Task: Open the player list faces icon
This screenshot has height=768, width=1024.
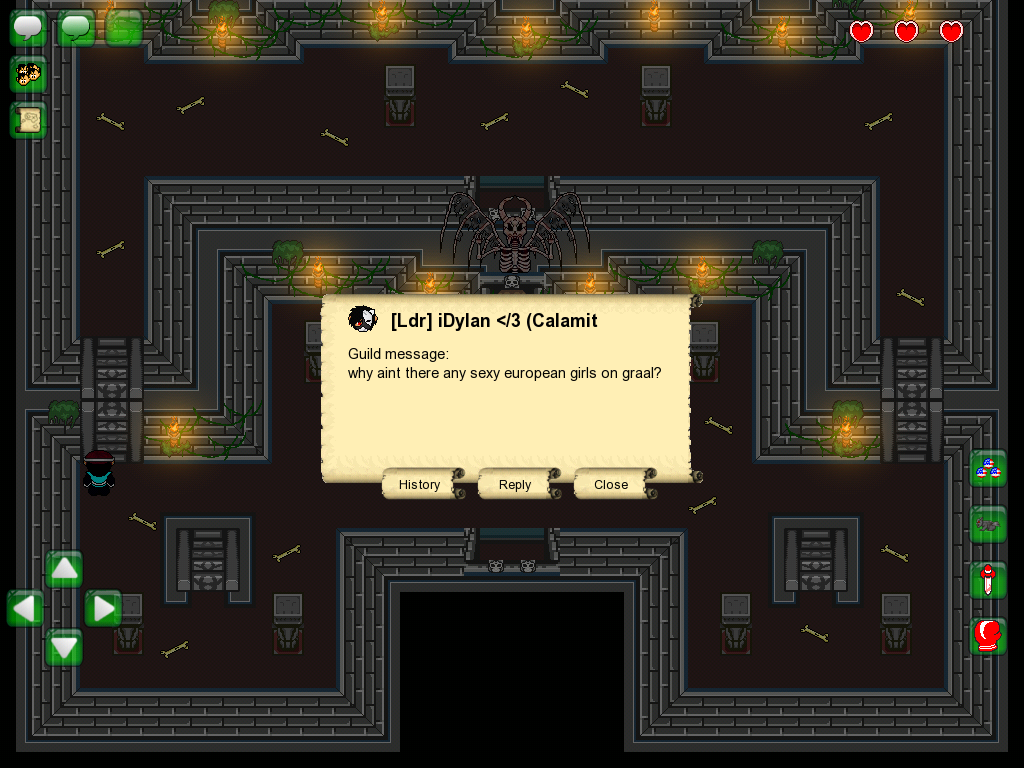Action: coord(28,74)
